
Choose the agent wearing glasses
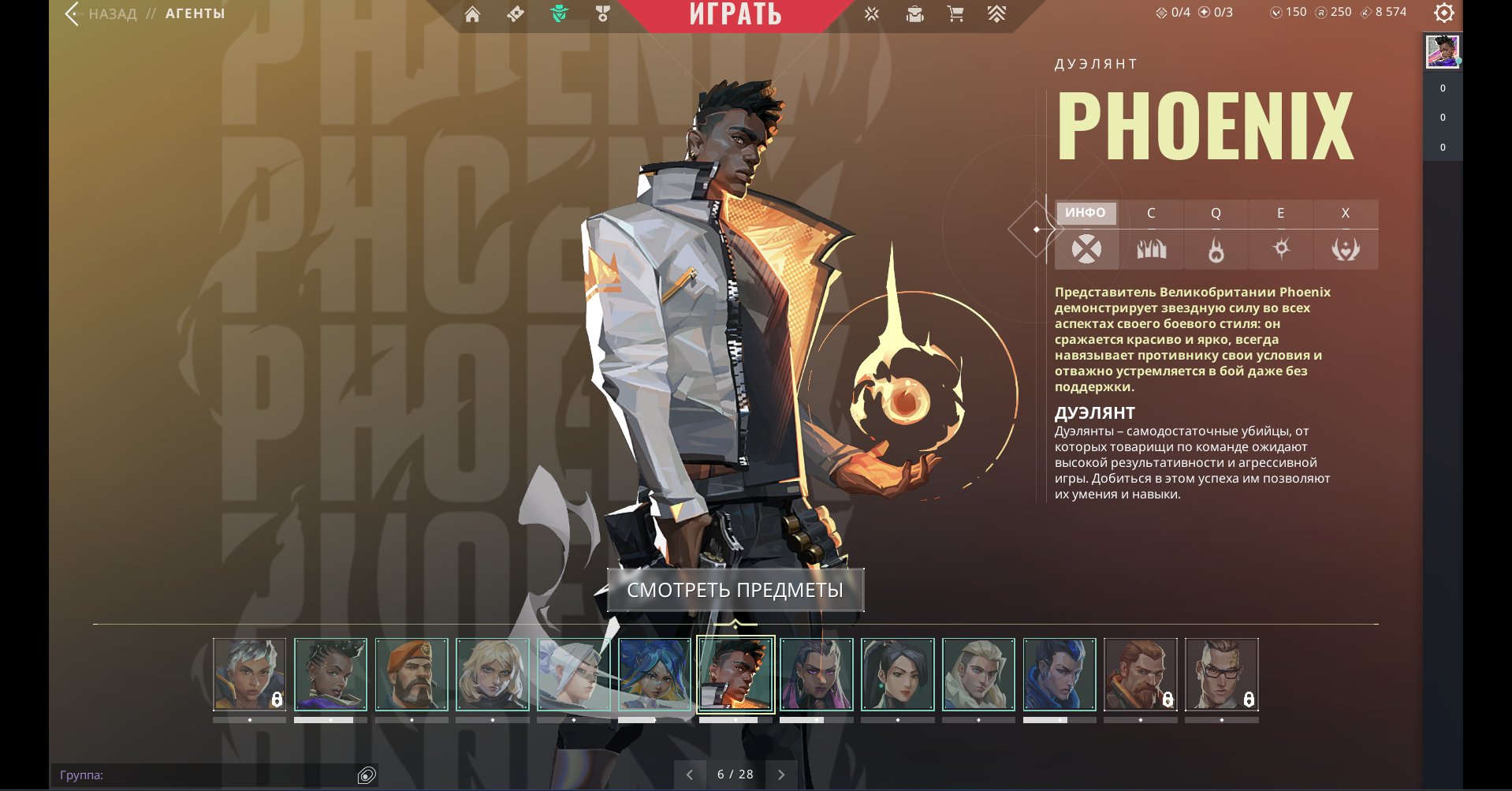pyautogui.click(x=1221, y=674)
